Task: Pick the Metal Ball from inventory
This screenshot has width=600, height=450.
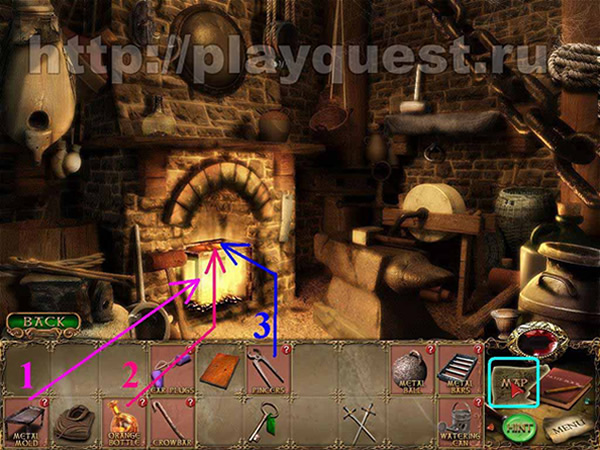Action: click(x=410, y=369)
